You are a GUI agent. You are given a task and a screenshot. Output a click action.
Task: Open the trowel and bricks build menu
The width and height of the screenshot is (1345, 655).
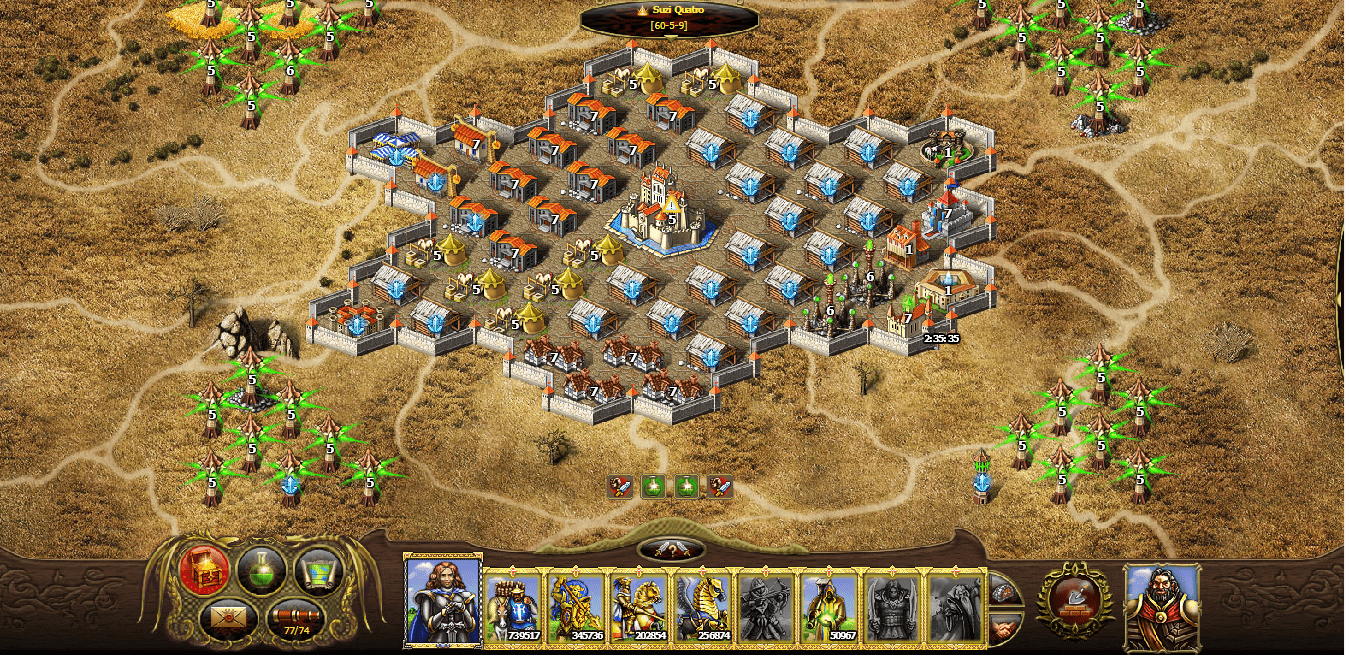[1074, 600]
